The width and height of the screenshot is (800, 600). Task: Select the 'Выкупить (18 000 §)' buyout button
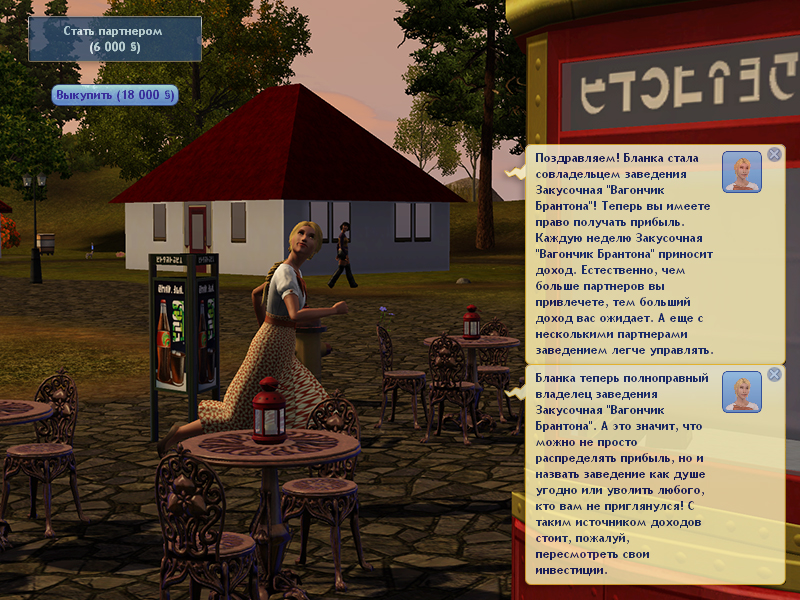tap(115, 95)
